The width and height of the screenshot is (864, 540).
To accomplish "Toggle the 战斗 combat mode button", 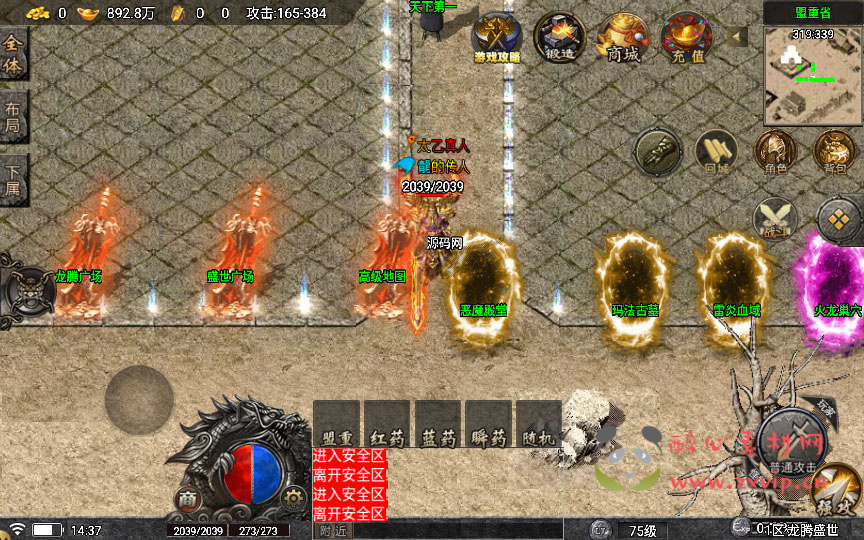I will [775, 219].
